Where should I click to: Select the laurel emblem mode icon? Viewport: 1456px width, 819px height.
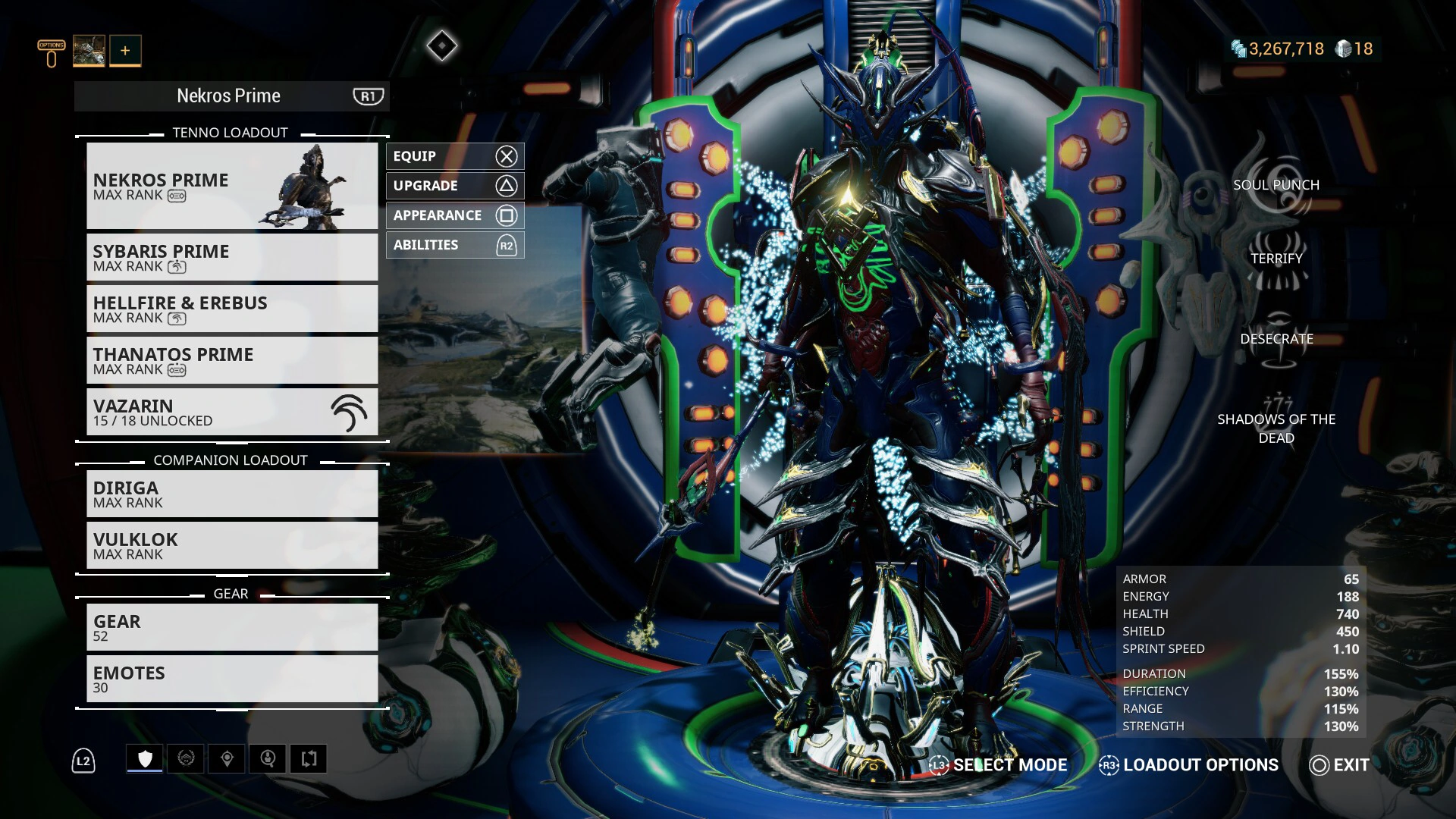[186, 758]
